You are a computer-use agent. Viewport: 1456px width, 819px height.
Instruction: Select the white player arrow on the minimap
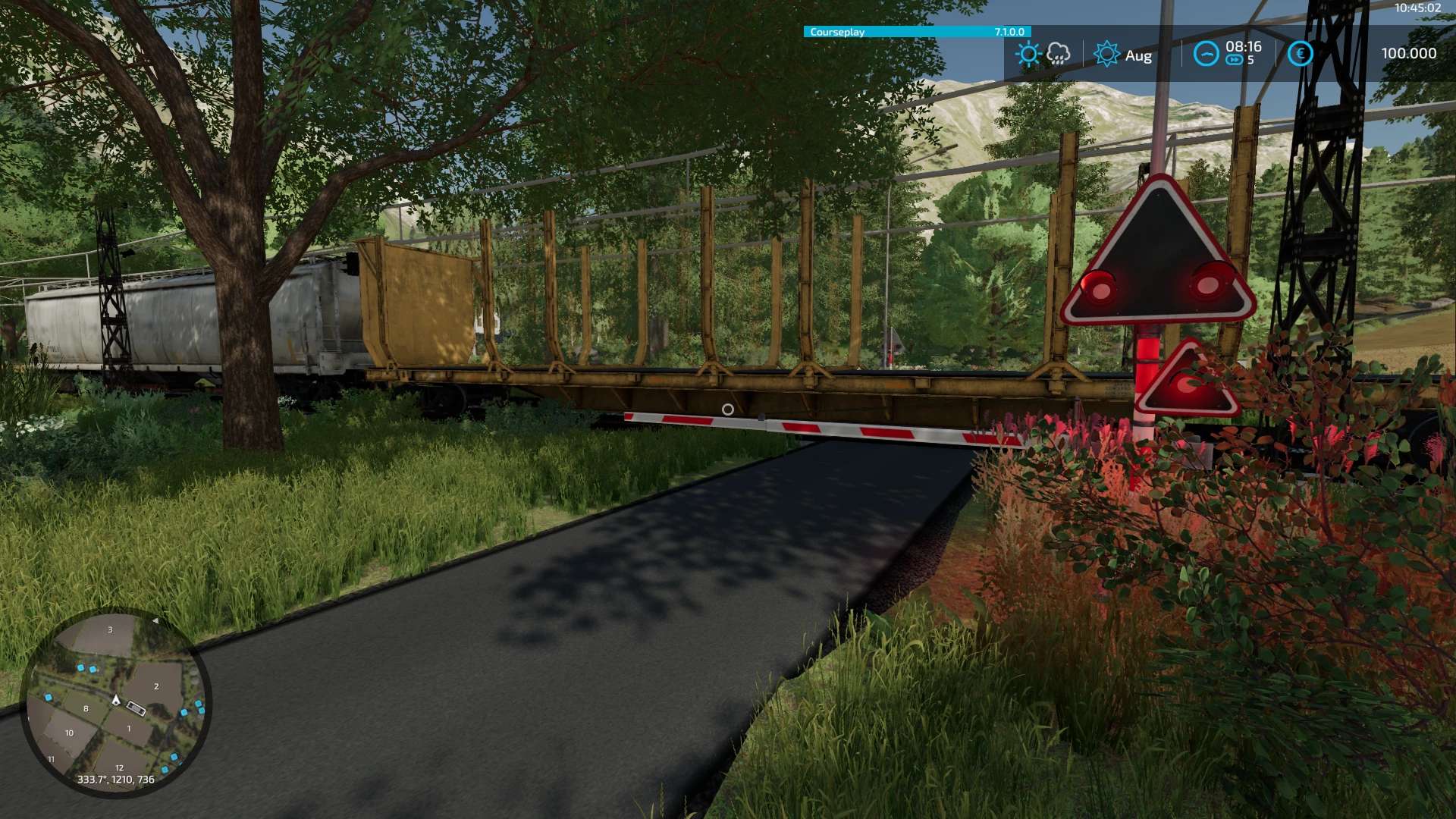click(x=116, y=699)
